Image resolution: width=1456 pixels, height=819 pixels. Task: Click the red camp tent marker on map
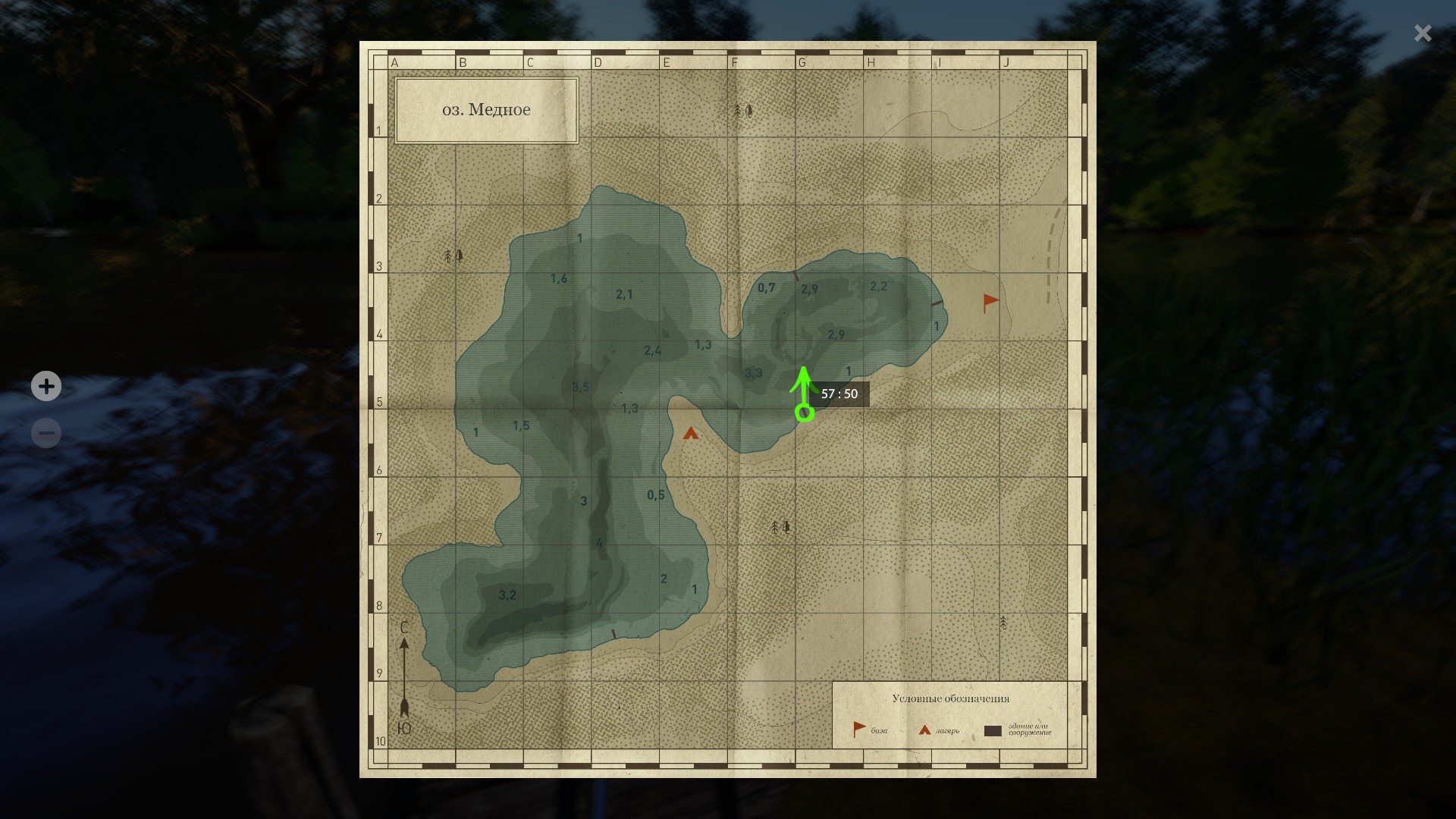(x=690, y=434)
